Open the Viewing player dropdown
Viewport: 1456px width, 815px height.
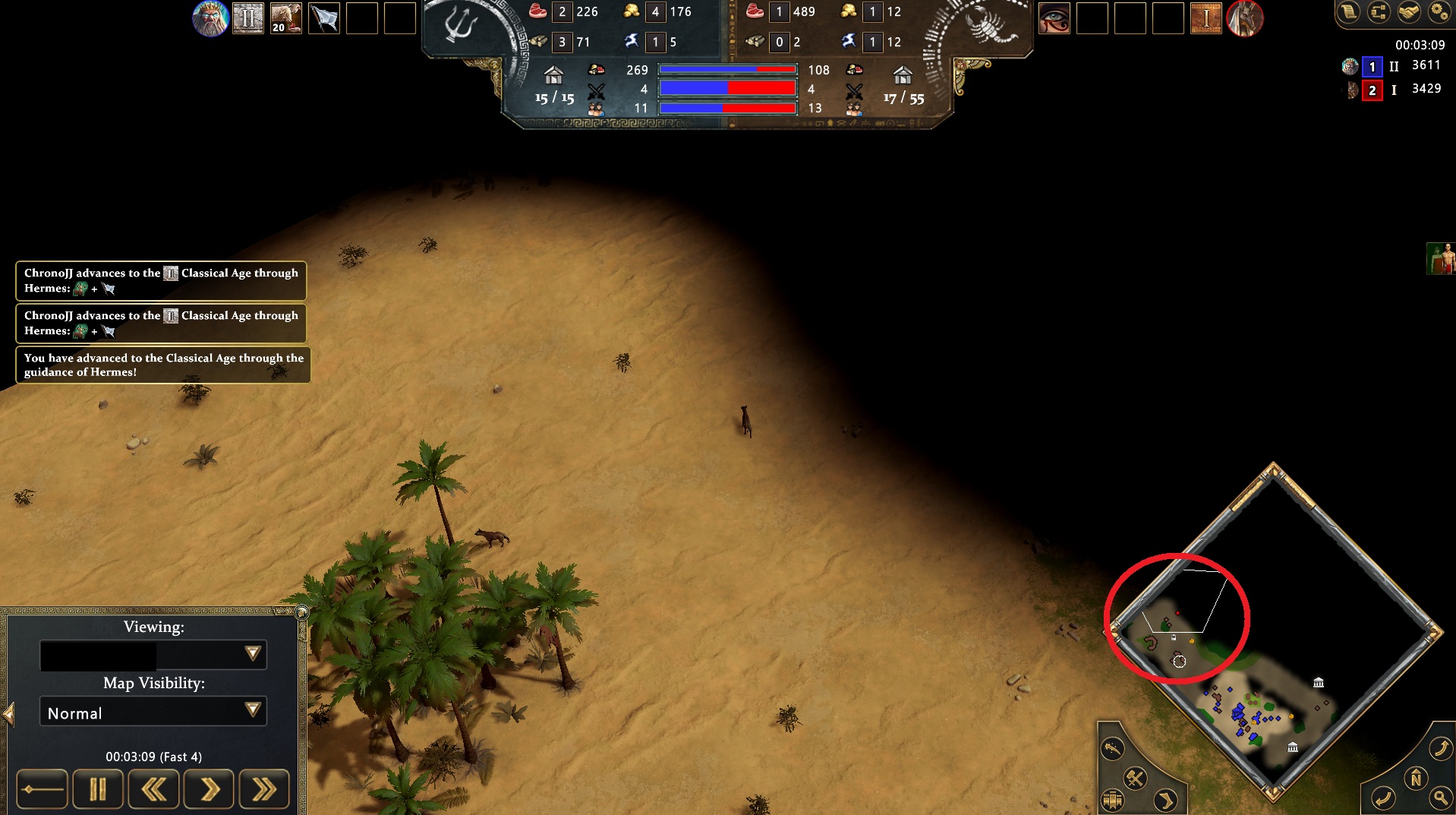point(153,655)
